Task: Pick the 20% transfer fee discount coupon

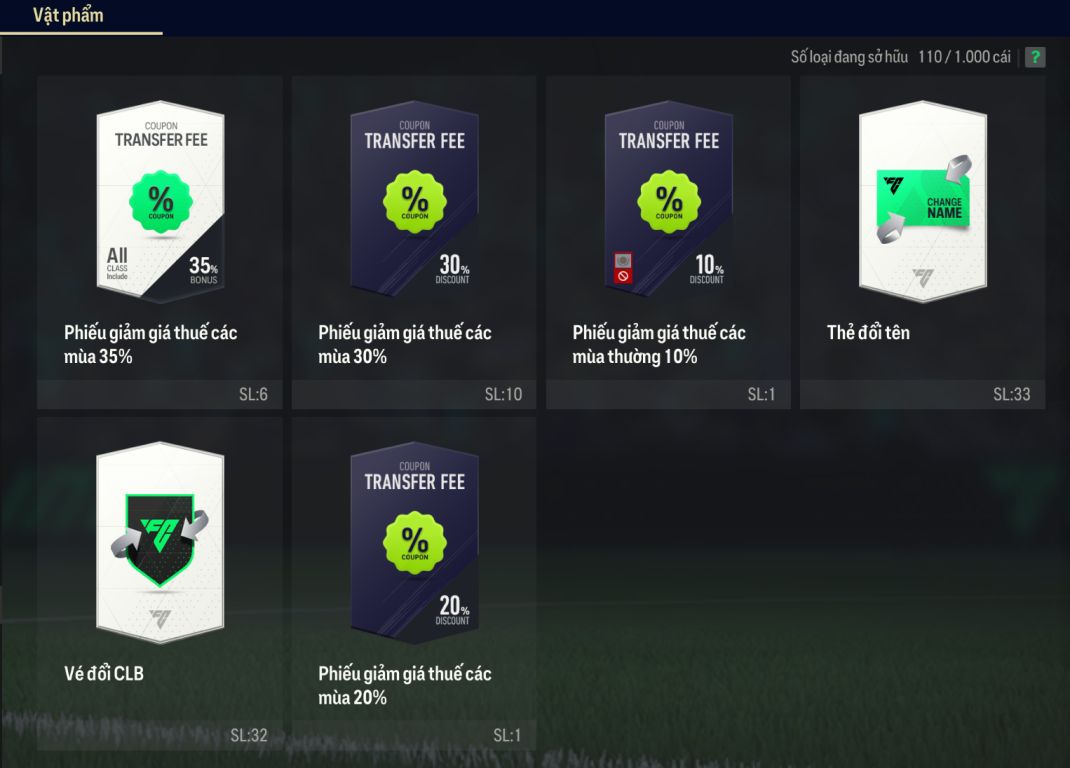Action: (x=414, y=582)
